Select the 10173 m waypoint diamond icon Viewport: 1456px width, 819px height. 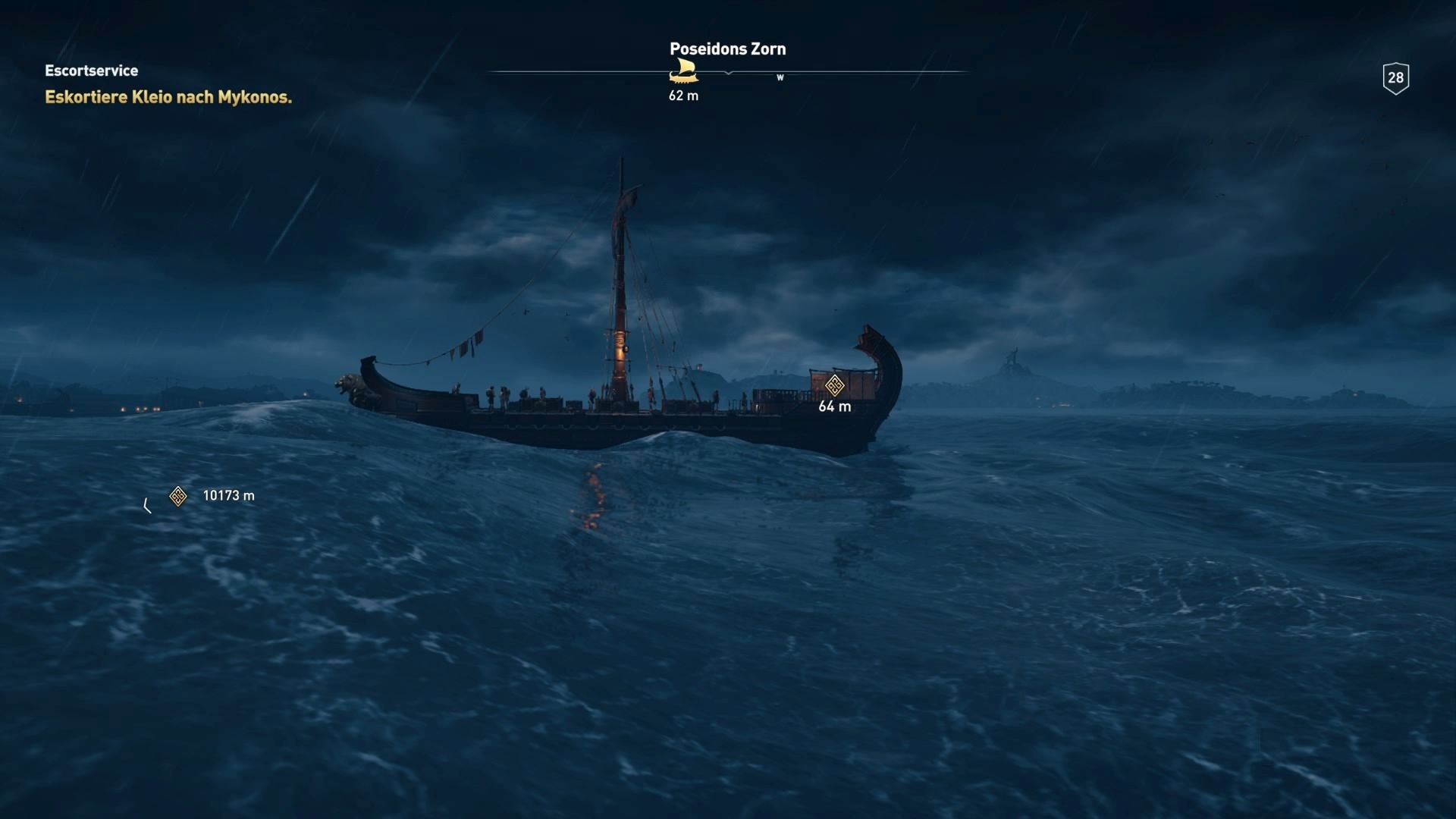(177, 496)
